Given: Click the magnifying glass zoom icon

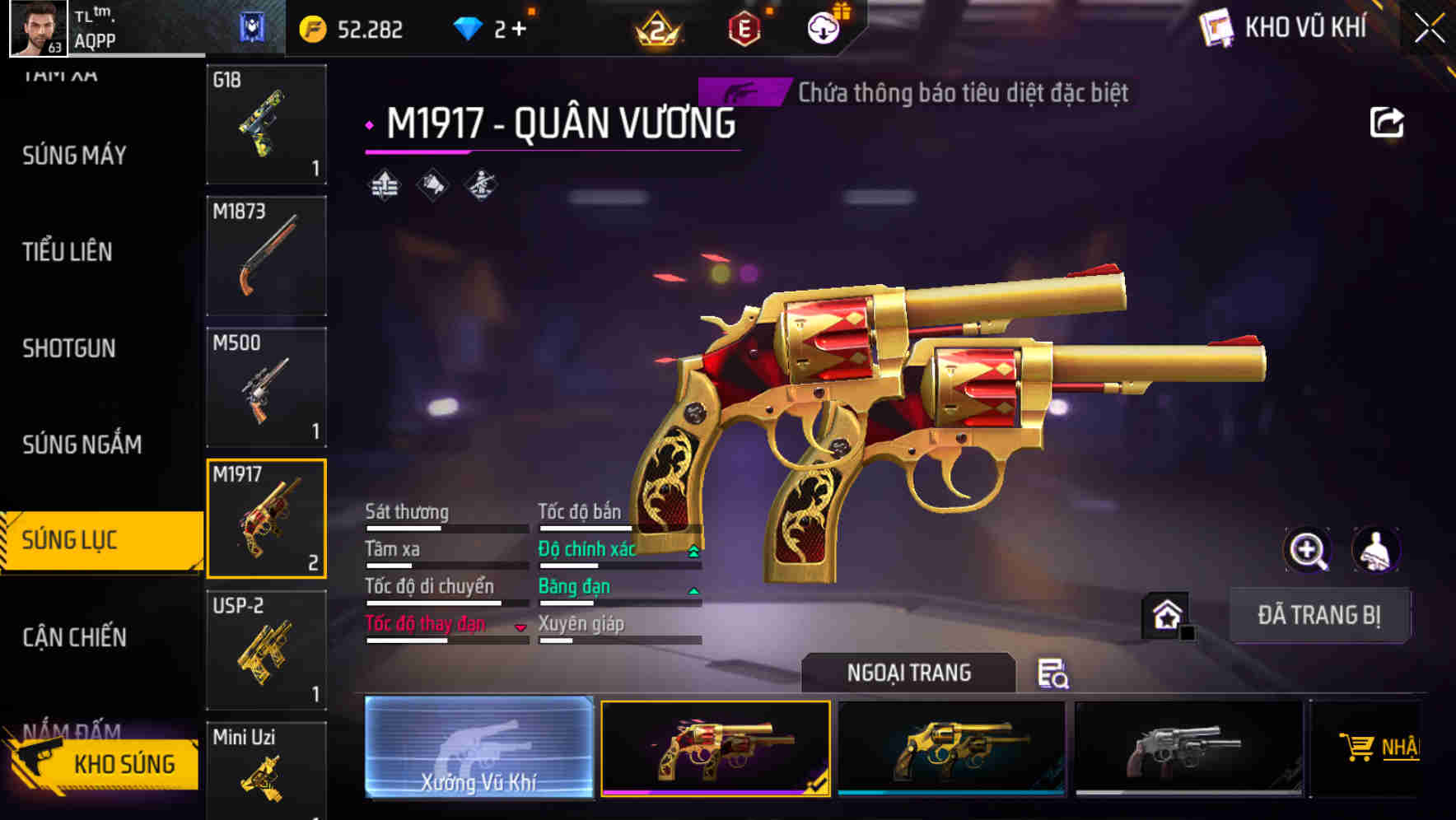Looking at the screenshot, I should (x=1306, y=550).
